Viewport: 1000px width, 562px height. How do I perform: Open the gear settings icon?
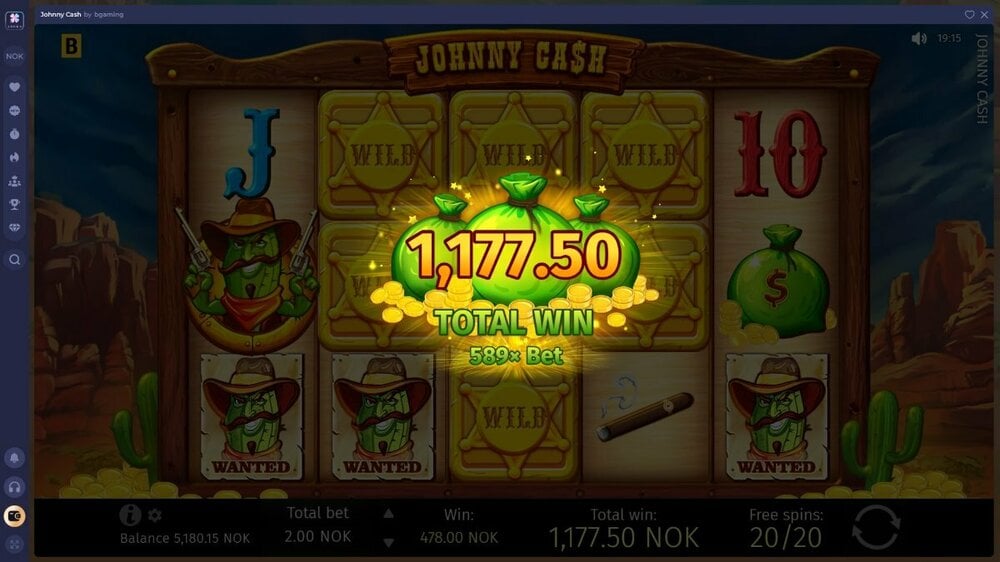tap(155, 515)
